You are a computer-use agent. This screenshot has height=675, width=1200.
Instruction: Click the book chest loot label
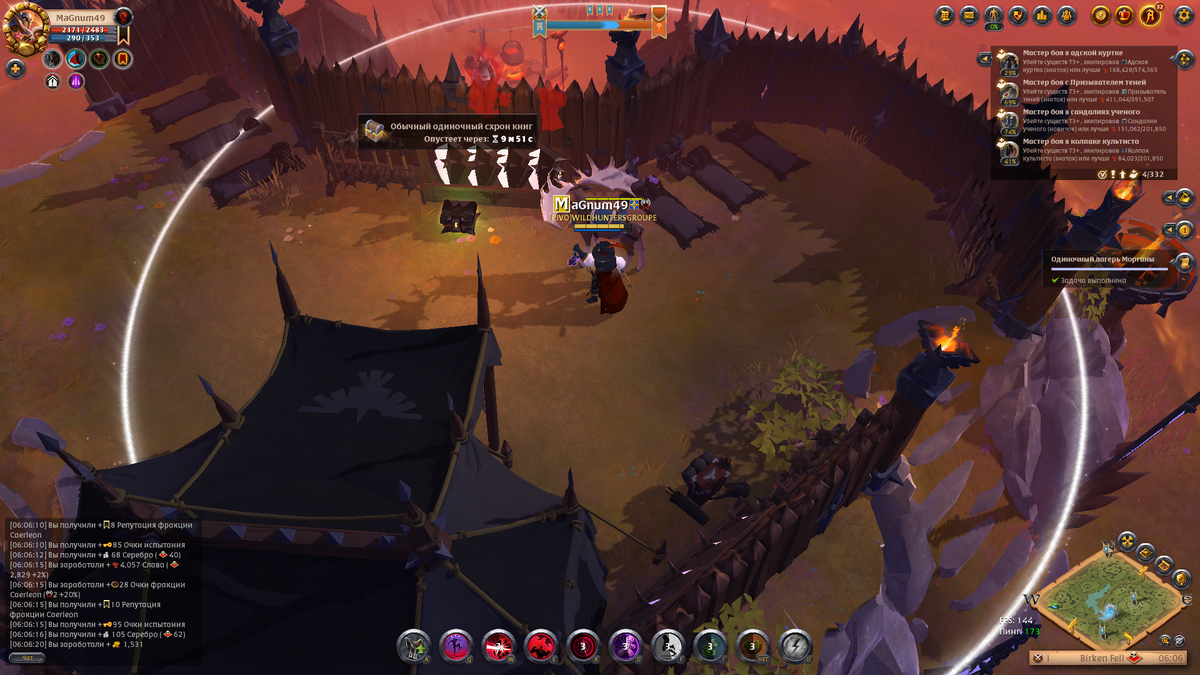pos(448,132)
